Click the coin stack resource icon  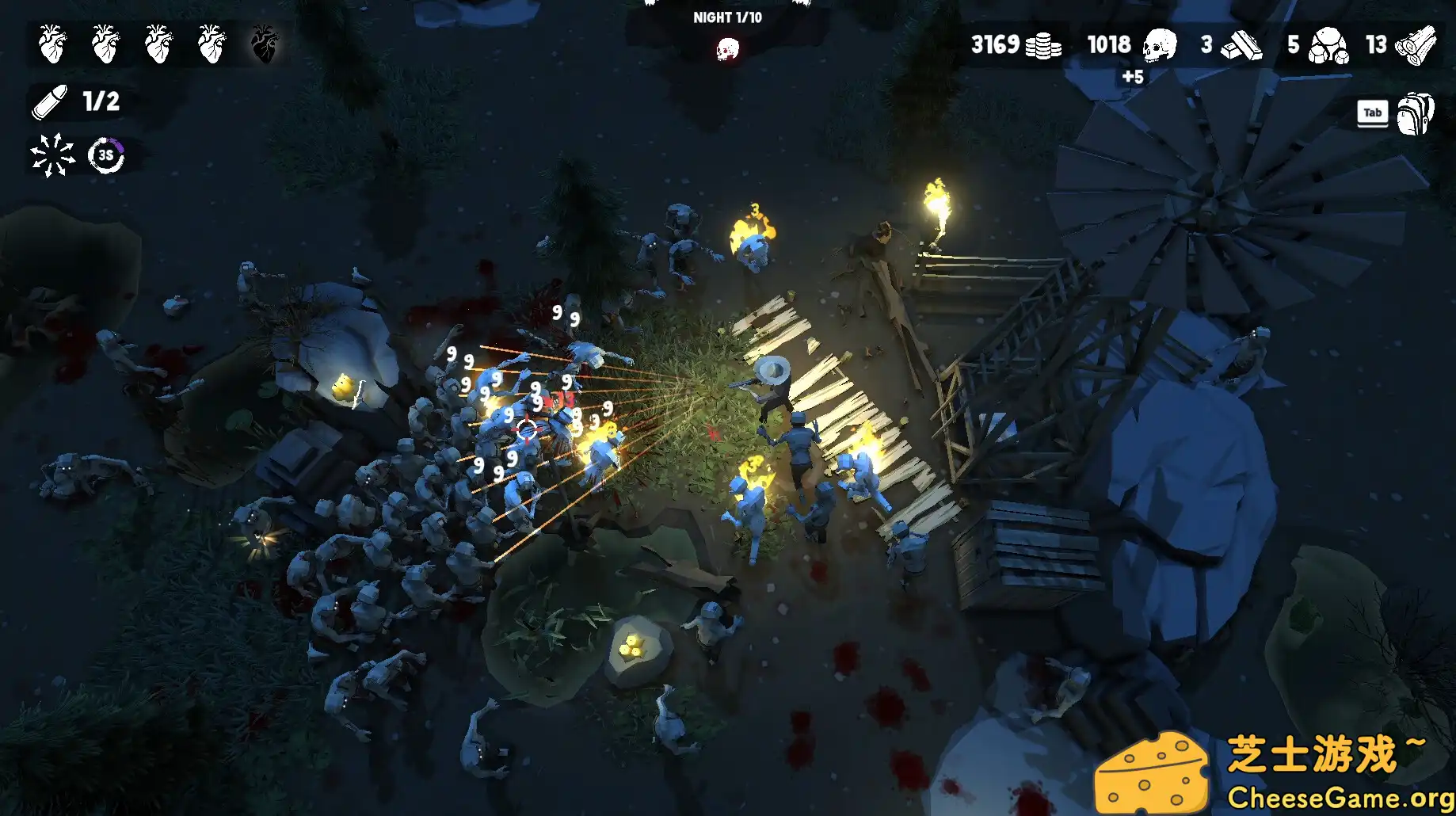click(x=1046, y=45)
